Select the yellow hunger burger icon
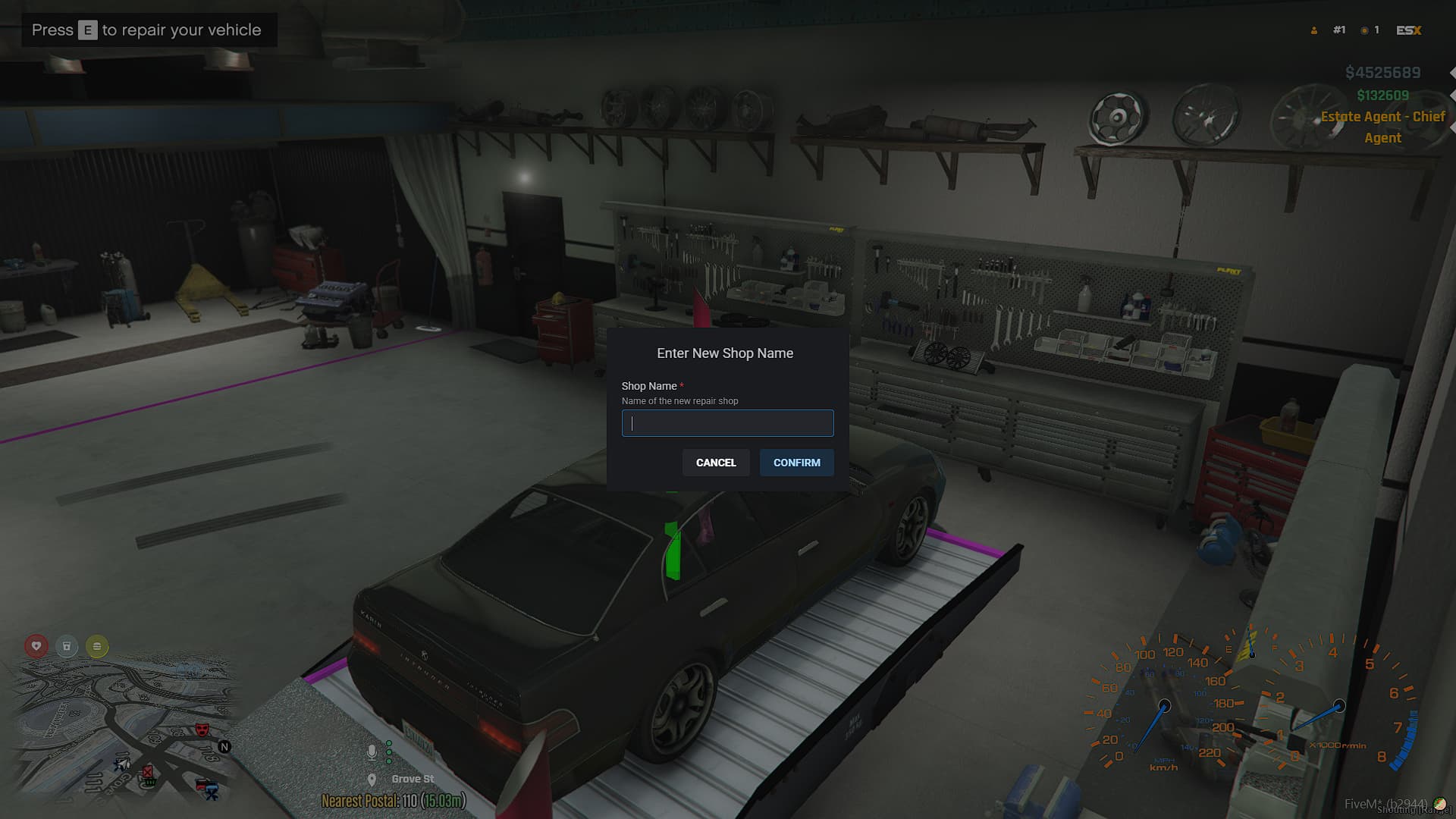This screenshot has height=819, width=1456. 96,646
